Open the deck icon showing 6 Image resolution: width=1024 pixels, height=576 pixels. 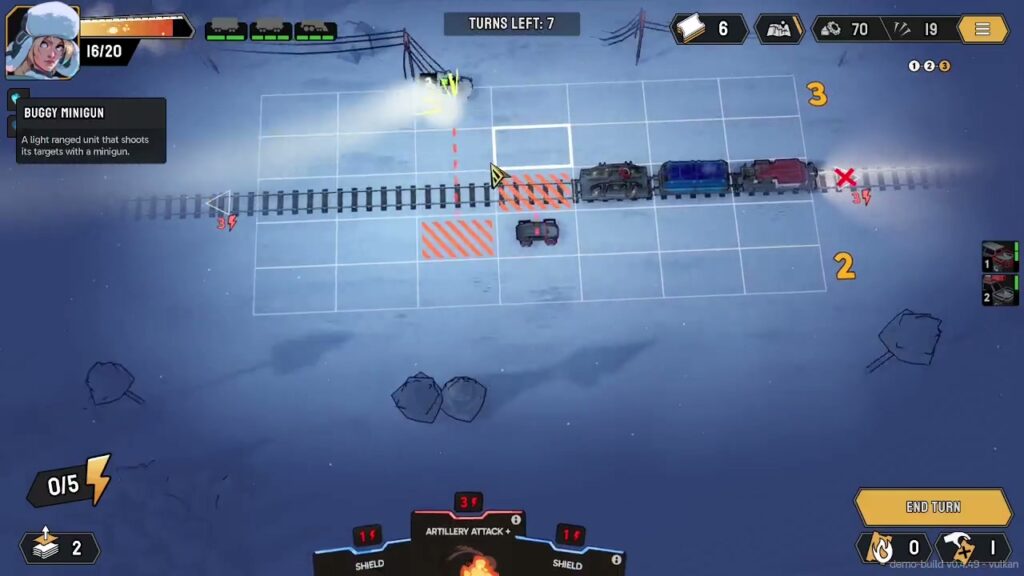point(708,29)
